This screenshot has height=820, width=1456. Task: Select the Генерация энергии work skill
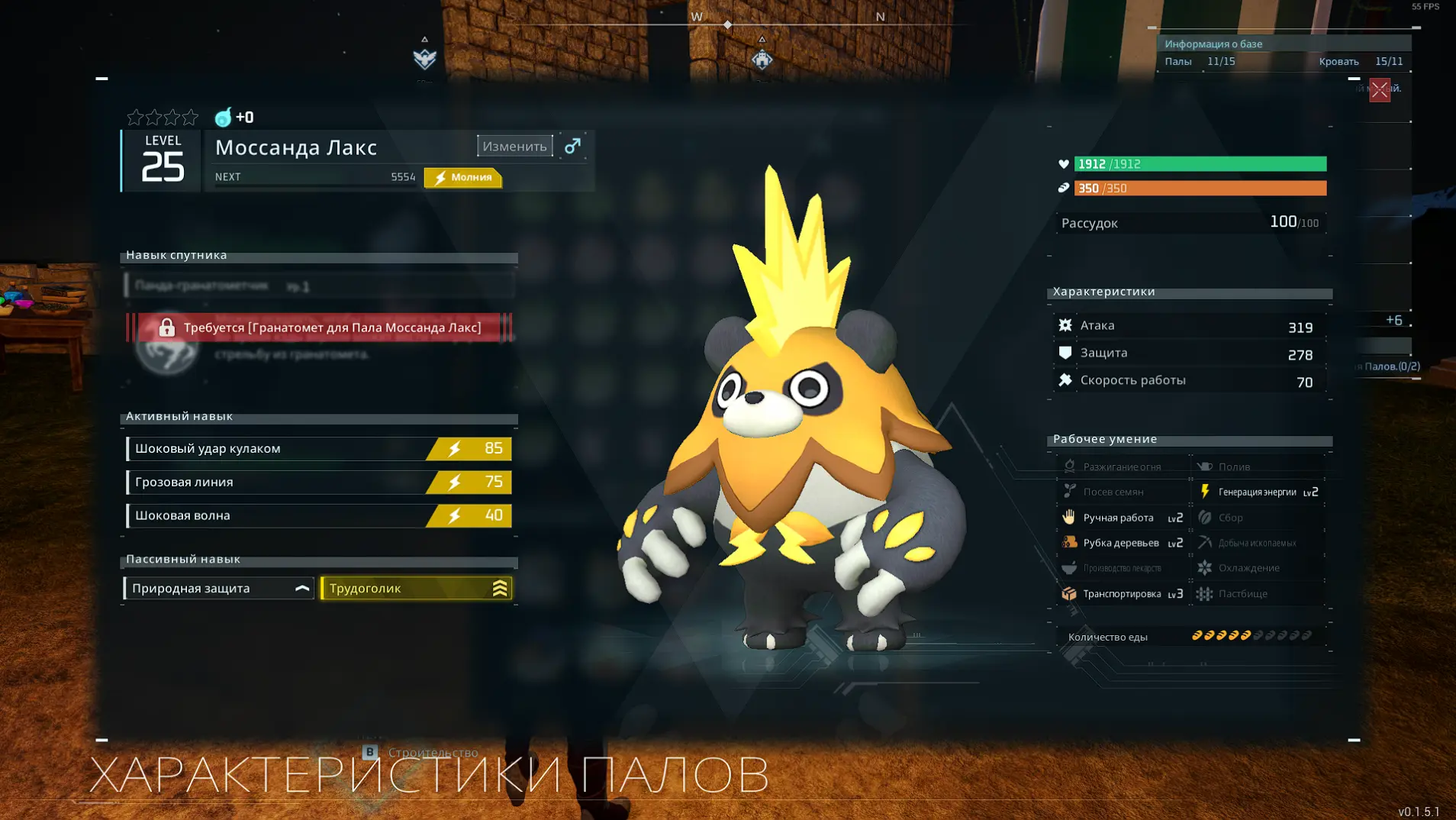pos(1259,492)
